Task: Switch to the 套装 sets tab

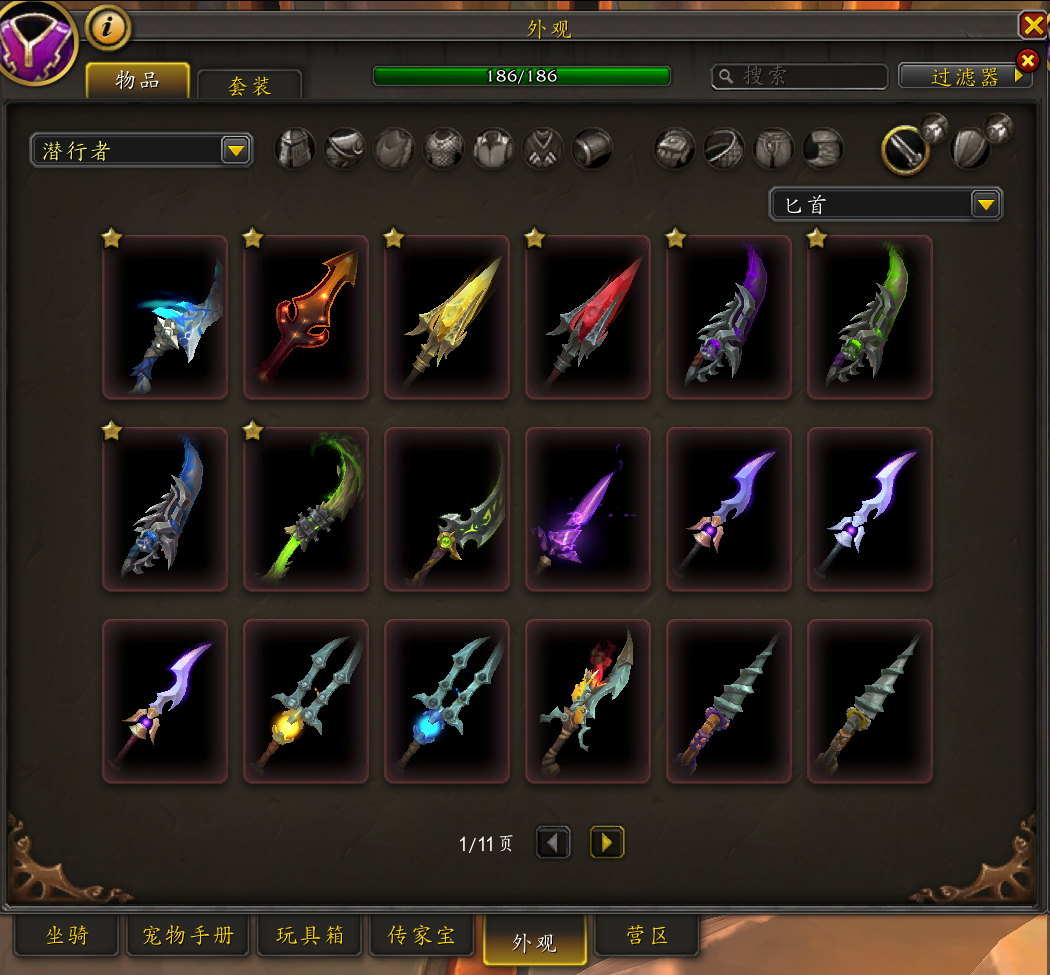Action: point(249,86)
